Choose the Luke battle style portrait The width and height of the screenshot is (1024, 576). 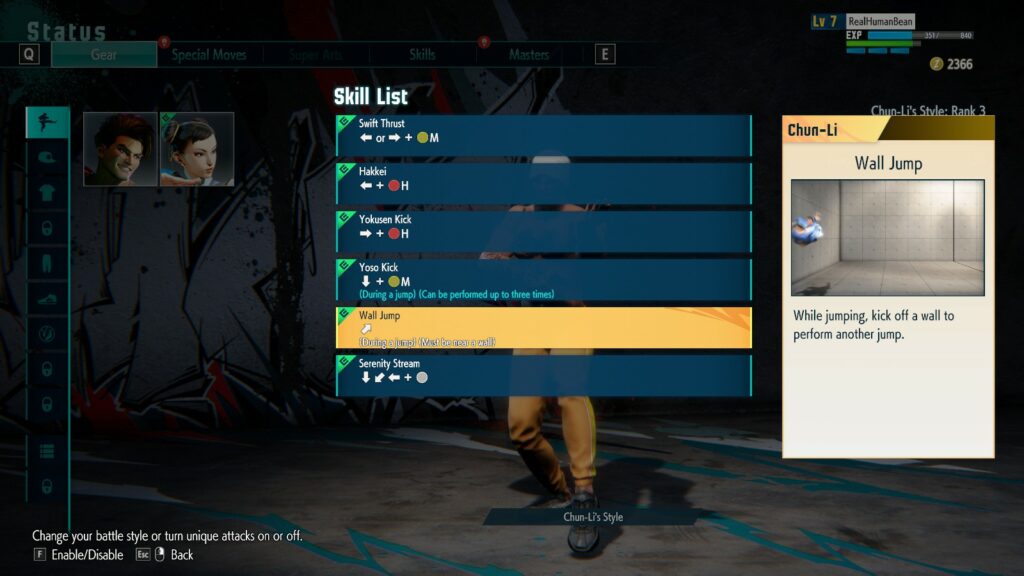120,149
